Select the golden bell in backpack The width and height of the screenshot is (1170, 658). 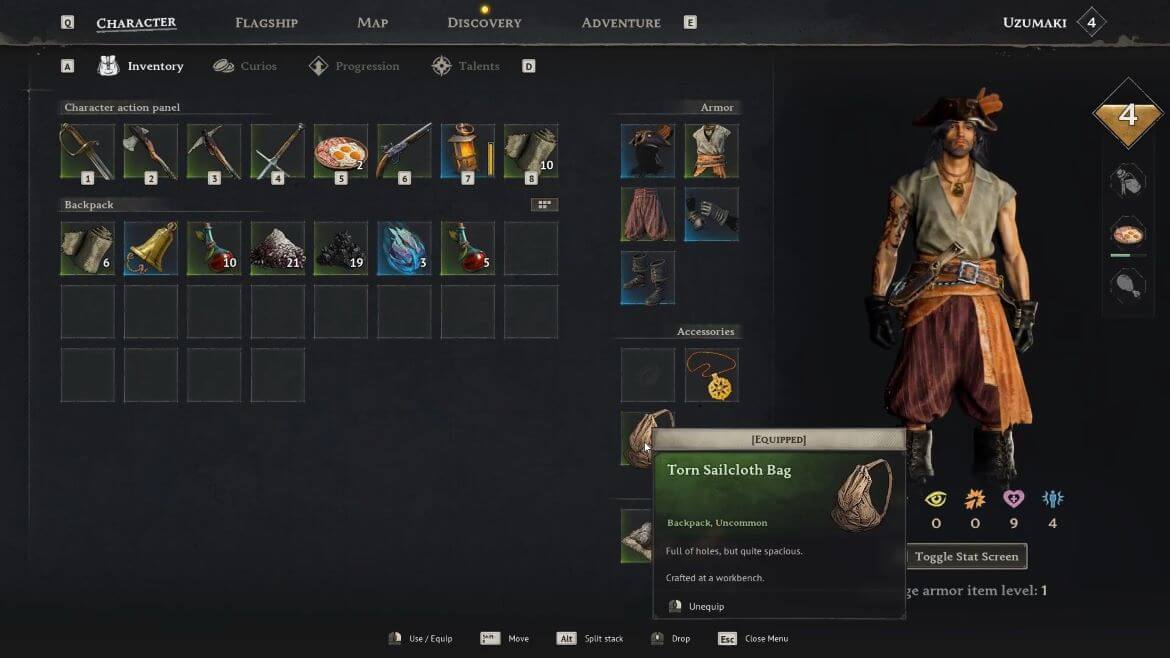(x=151, y=248)
